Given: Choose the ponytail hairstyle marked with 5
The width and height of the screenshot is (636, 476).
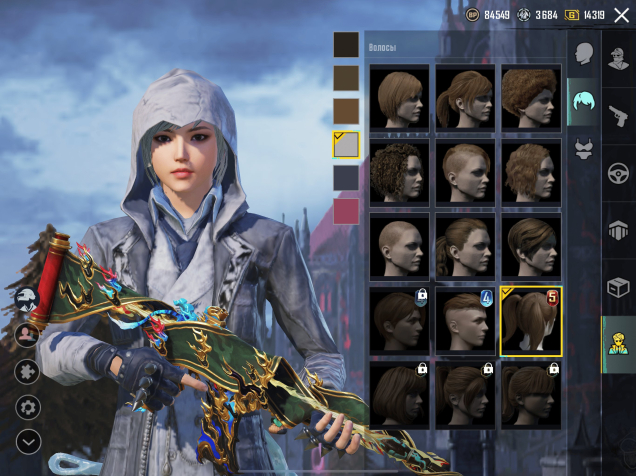Looking at the screenshot, I should [x=531, y=320].
